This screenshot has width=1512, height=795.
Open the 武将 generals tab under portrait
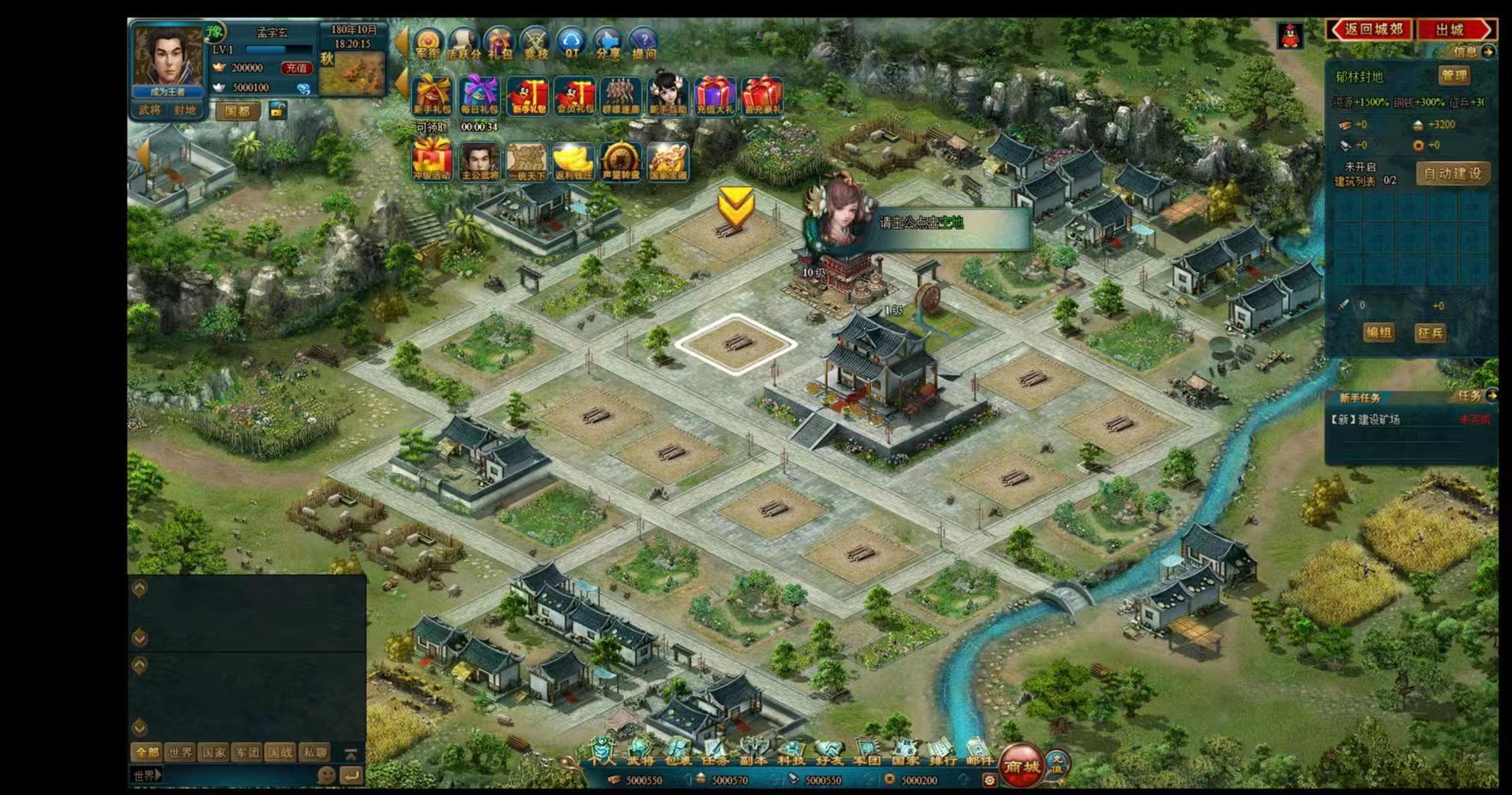point(150,111)
